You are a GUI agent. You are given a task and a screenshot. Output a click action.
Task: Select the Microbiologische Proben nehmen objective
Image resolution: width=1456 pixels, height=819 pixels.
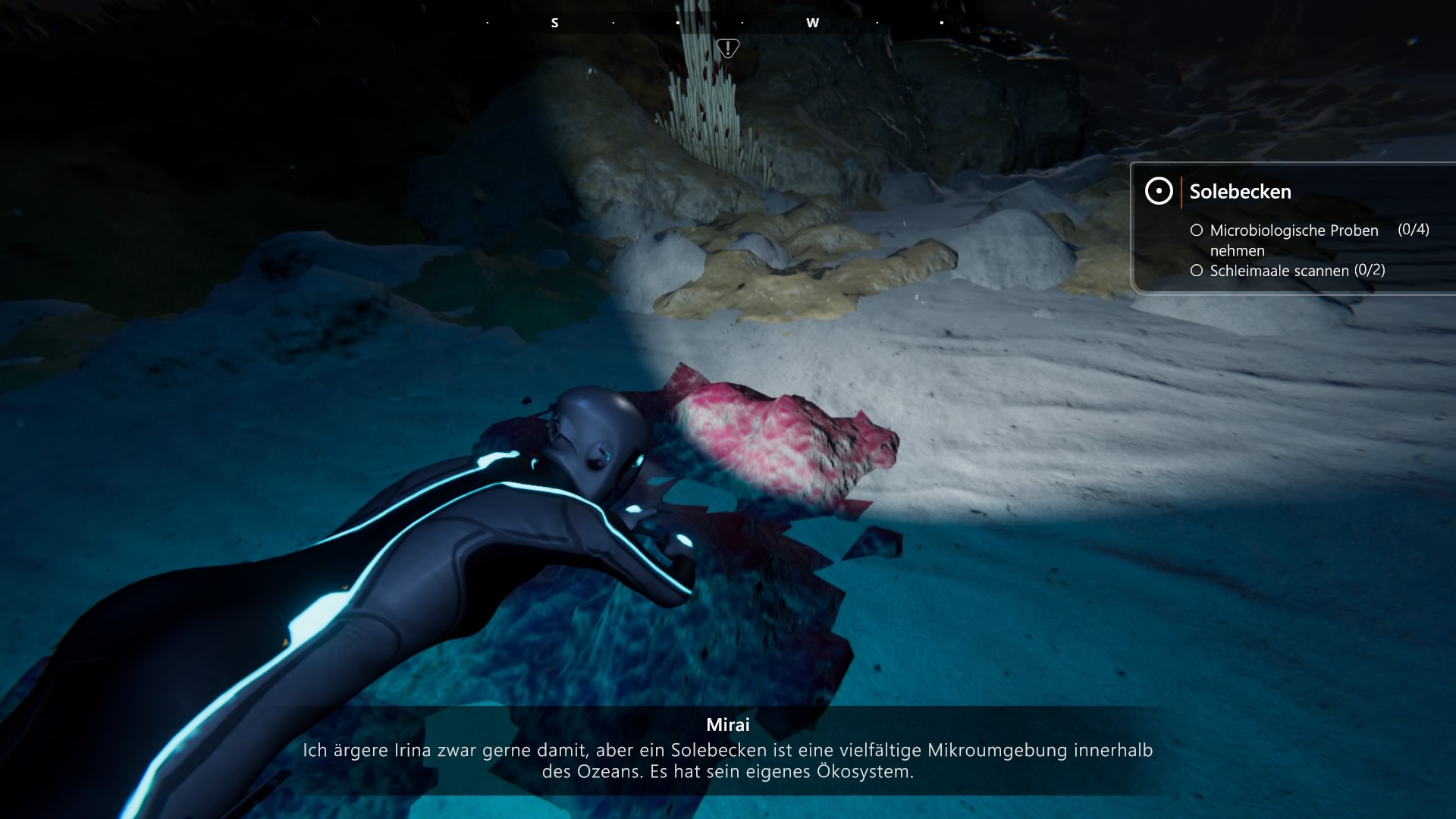pos(1294,240)
